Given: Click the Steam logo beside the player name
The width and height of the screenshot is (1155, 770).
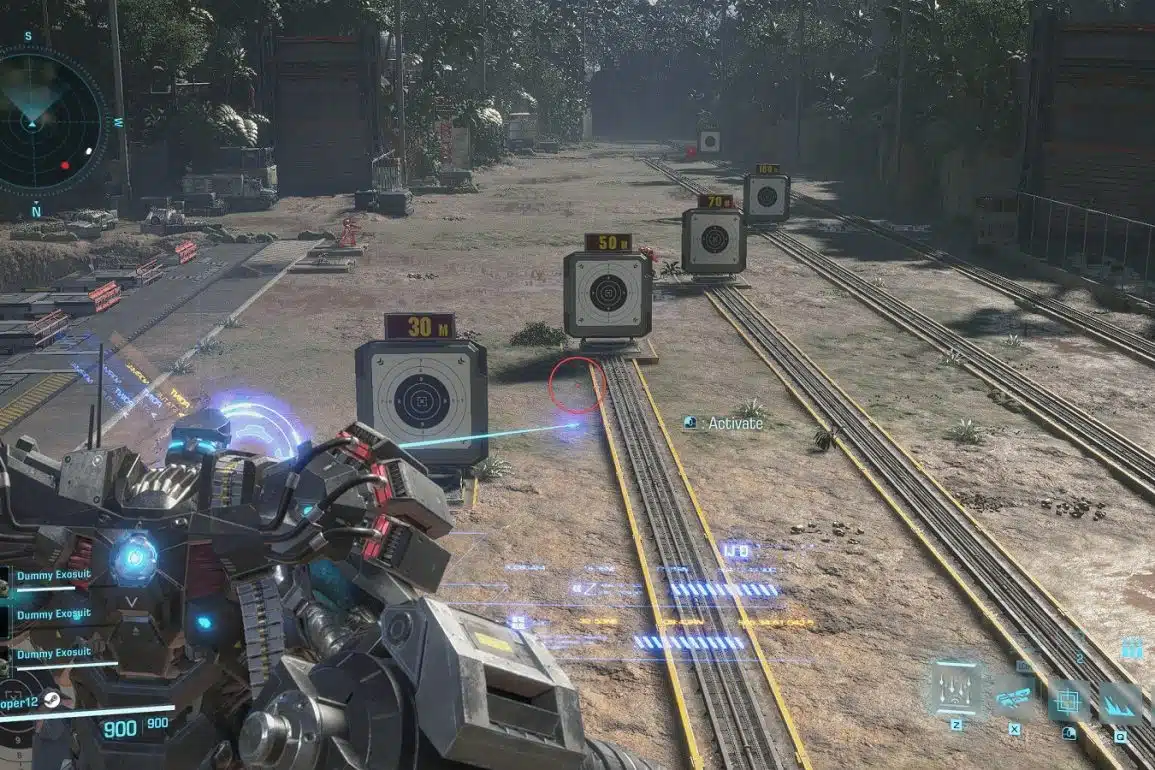Looking at the screenshot, I should click(53, 701).
